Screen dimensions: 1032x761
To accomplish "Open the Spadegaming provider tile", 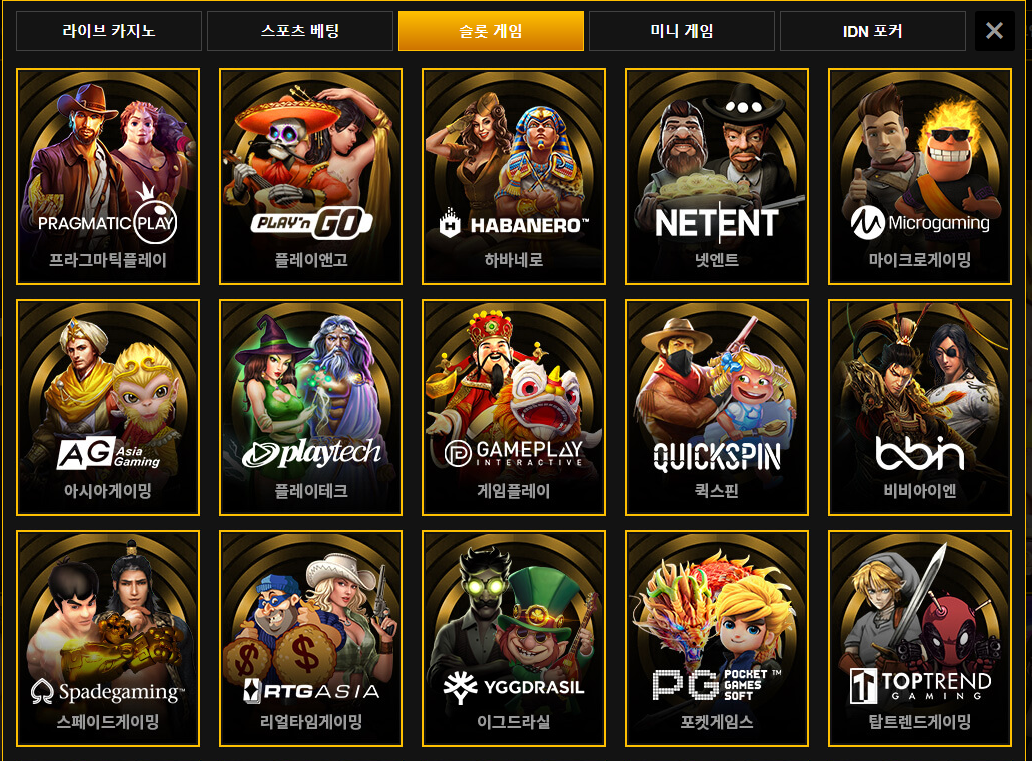I will click(108, 638).
